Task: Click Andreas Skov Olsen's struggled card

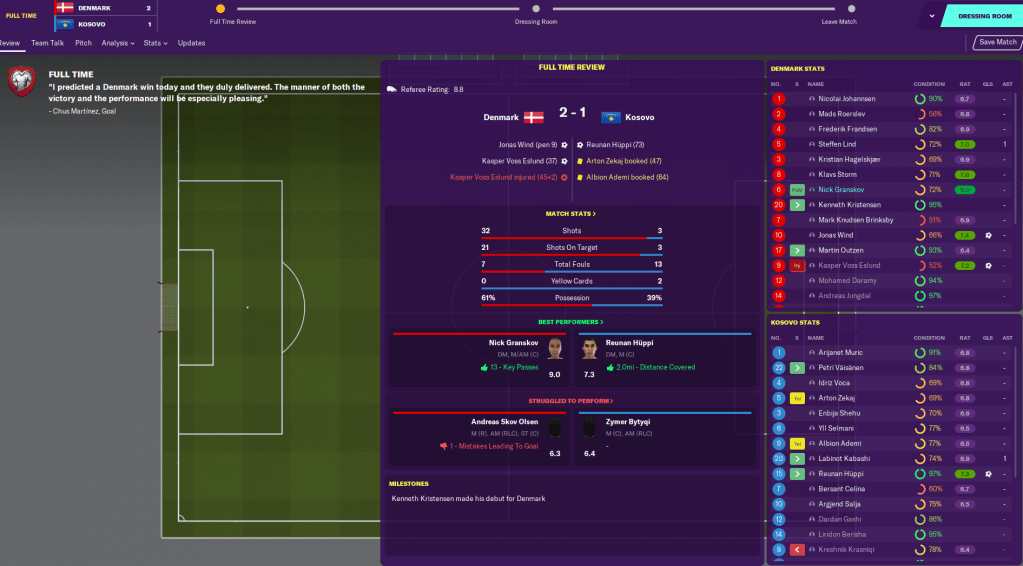Action: point(472,436)
